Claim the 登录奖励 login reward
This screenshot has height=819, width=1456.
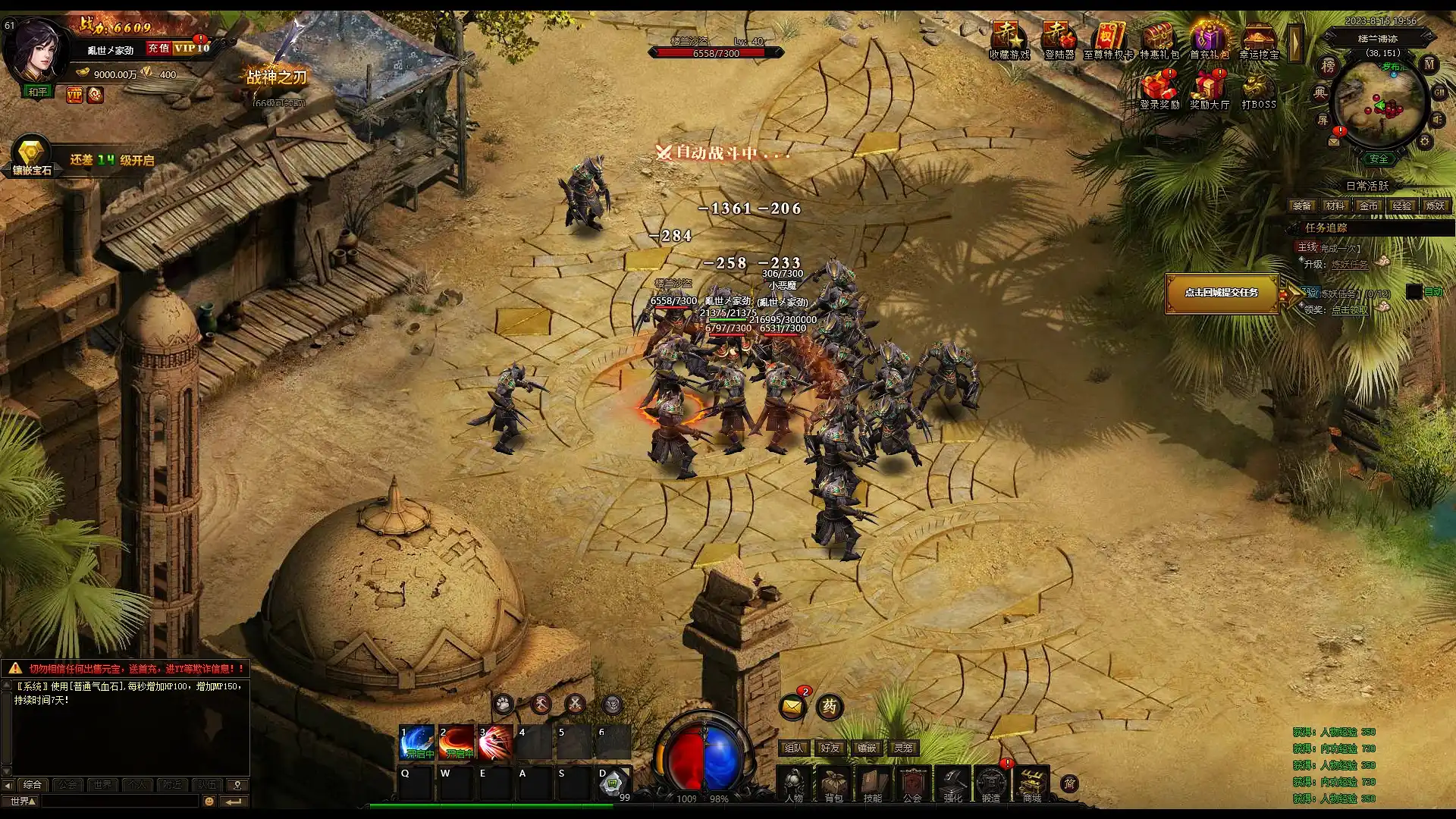coord(1159,89)
